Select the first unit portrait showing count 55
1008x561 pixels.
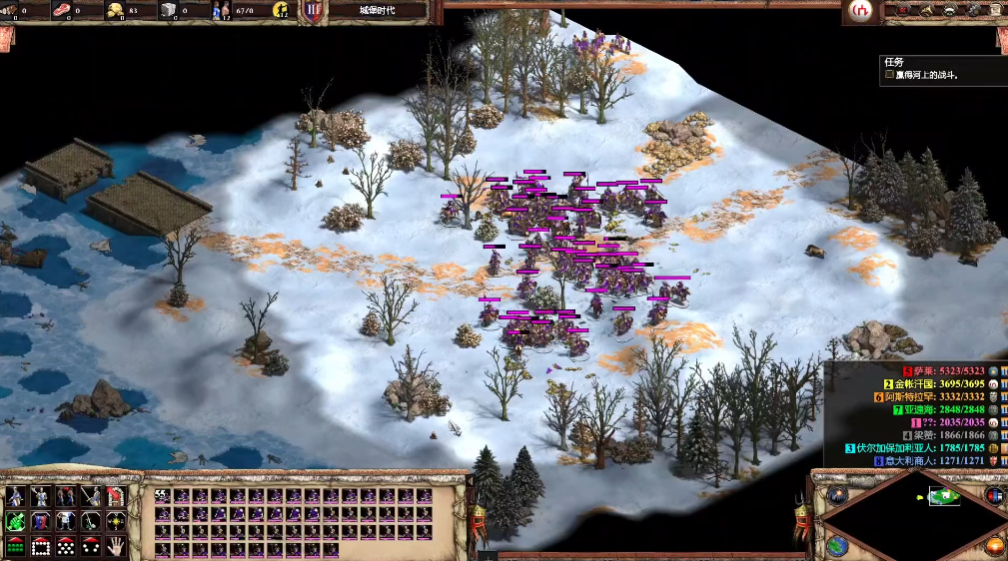[x=162, y=496]
